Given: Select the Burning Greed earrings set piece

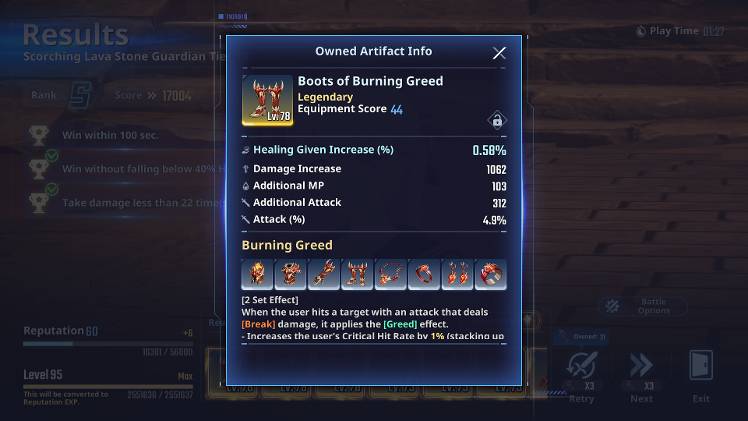Looking at the screenshot, I should pos(457,273).
